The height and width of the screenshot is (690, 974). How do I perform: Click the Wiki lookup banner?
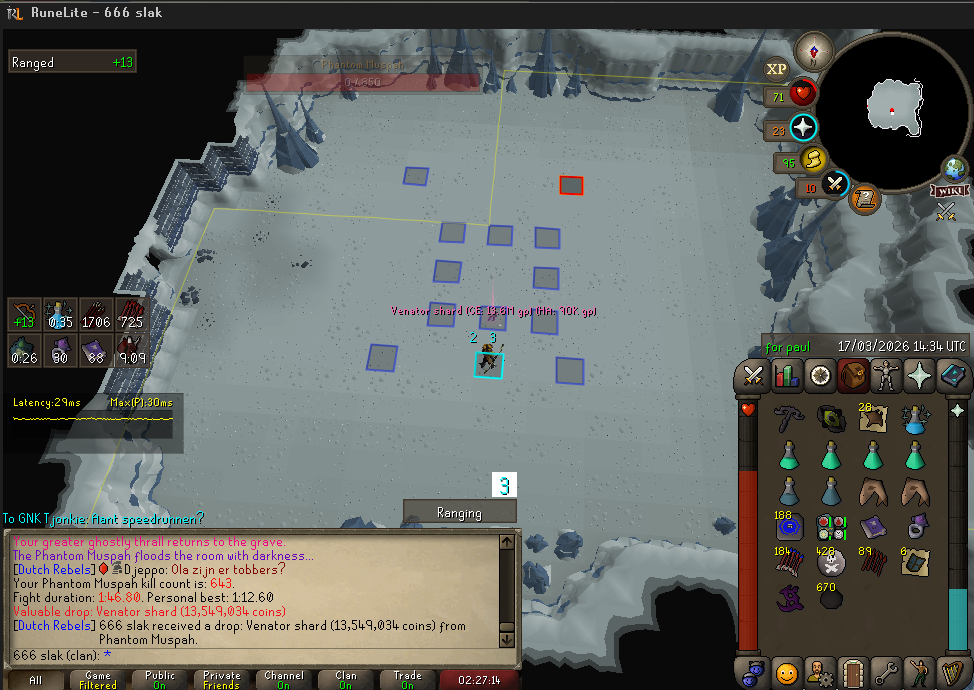(x=949, y=190)
